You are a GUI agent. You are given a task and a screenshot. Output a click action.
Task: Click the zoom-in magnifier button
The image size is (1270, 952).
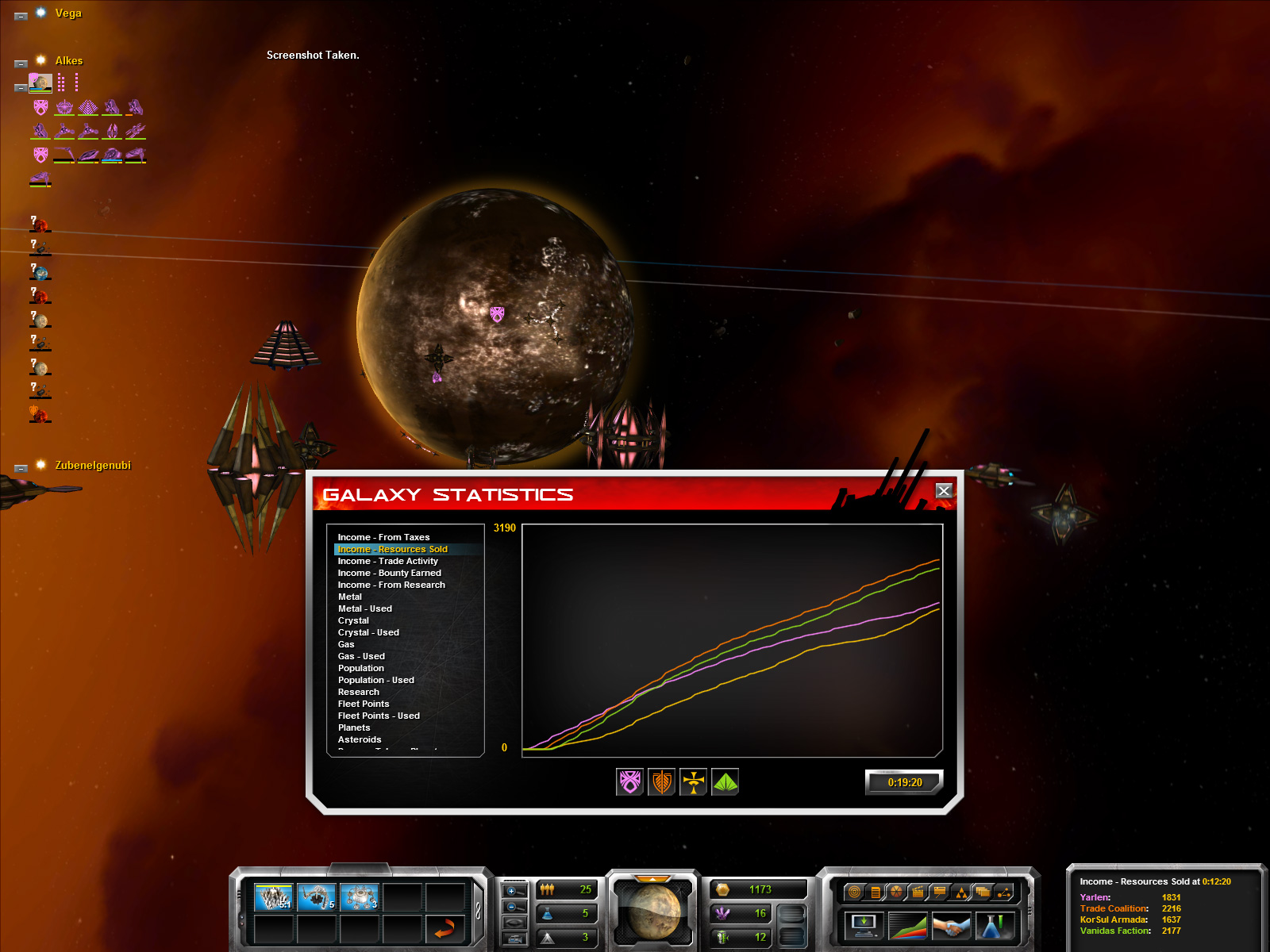point(513,891)
